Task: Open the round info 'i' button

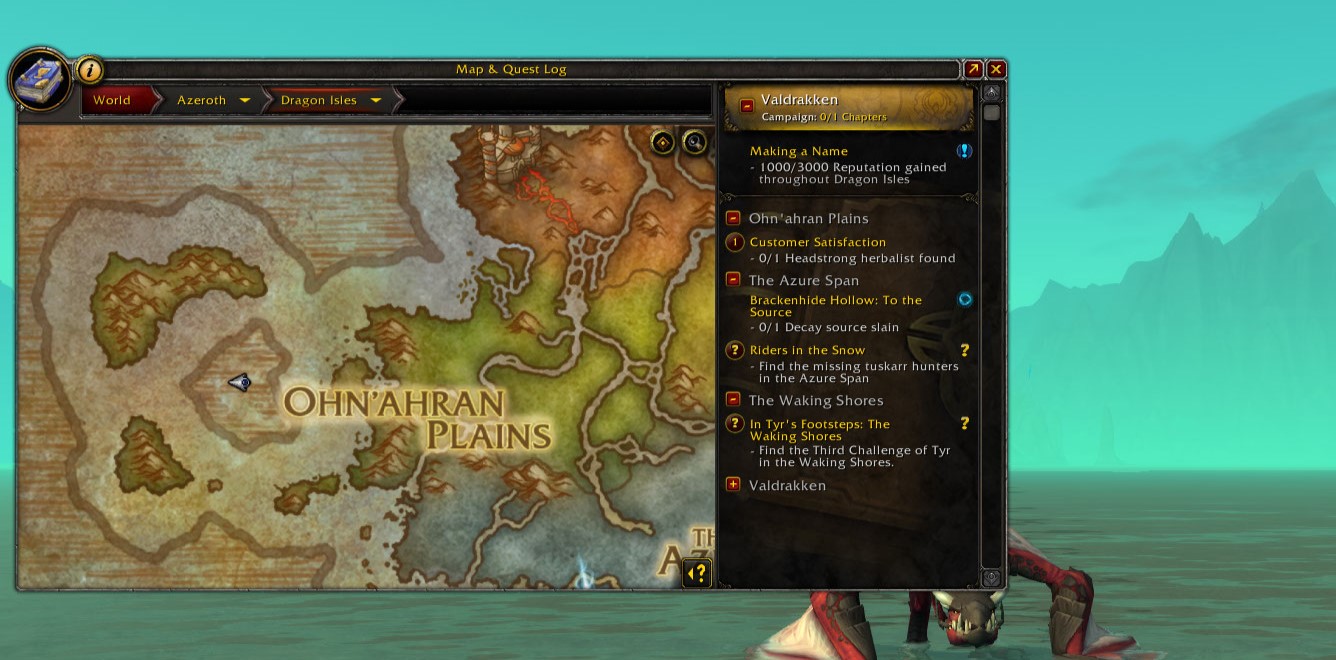Action: (90, 70)
